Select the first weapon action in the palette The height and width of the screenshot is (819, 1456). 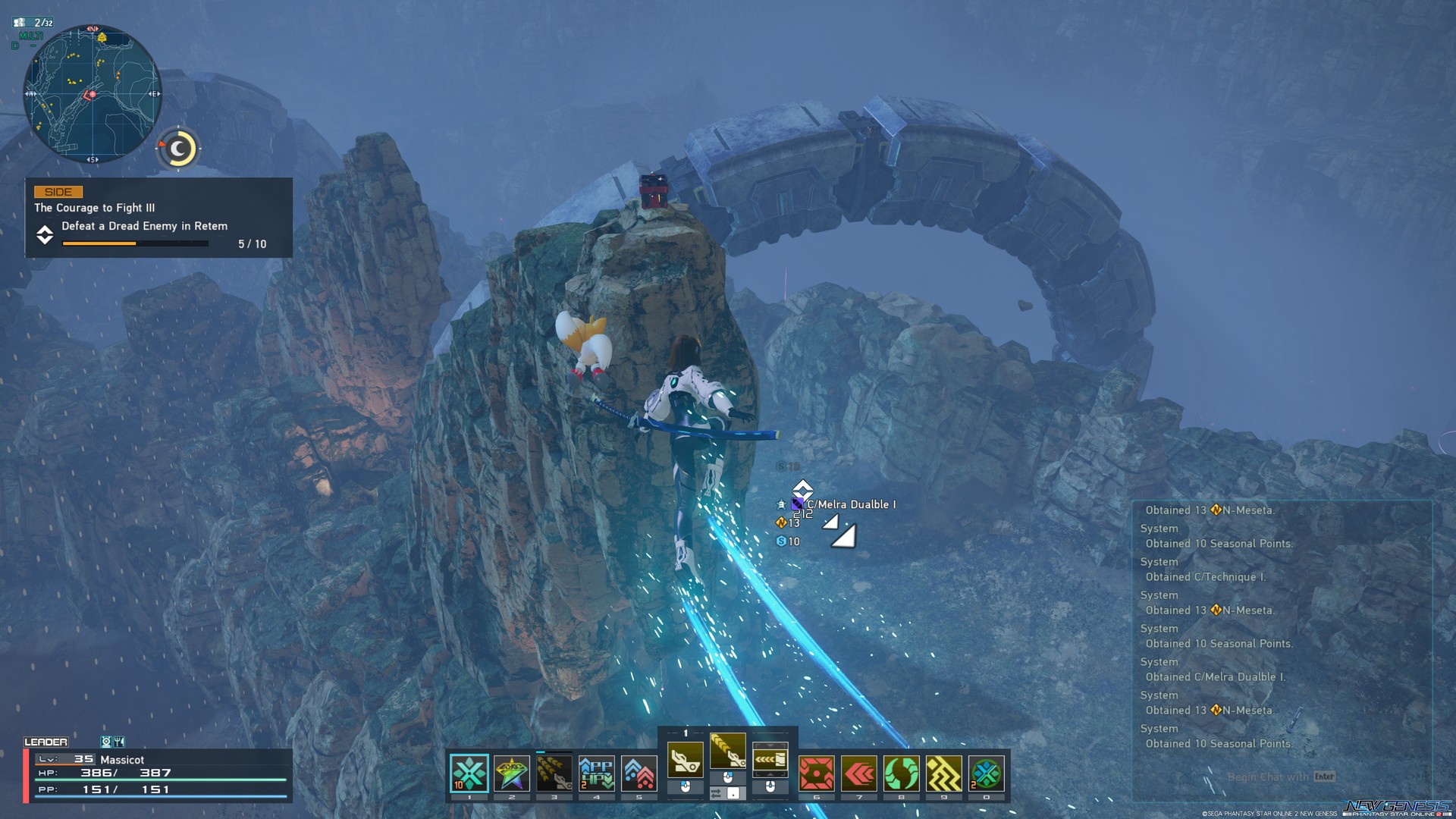tap(685, 760)
